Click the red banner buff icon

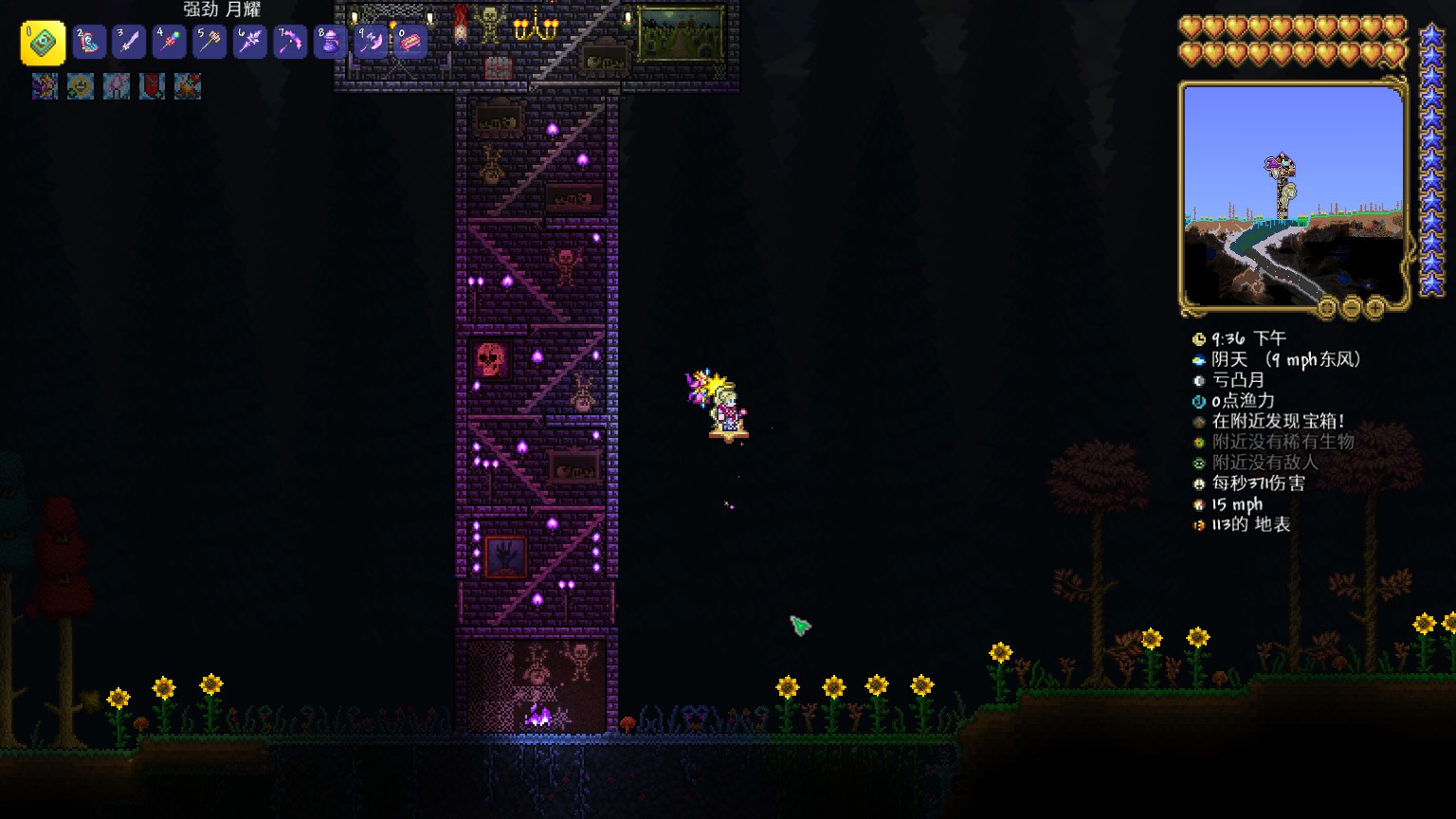tap(152, 87)
